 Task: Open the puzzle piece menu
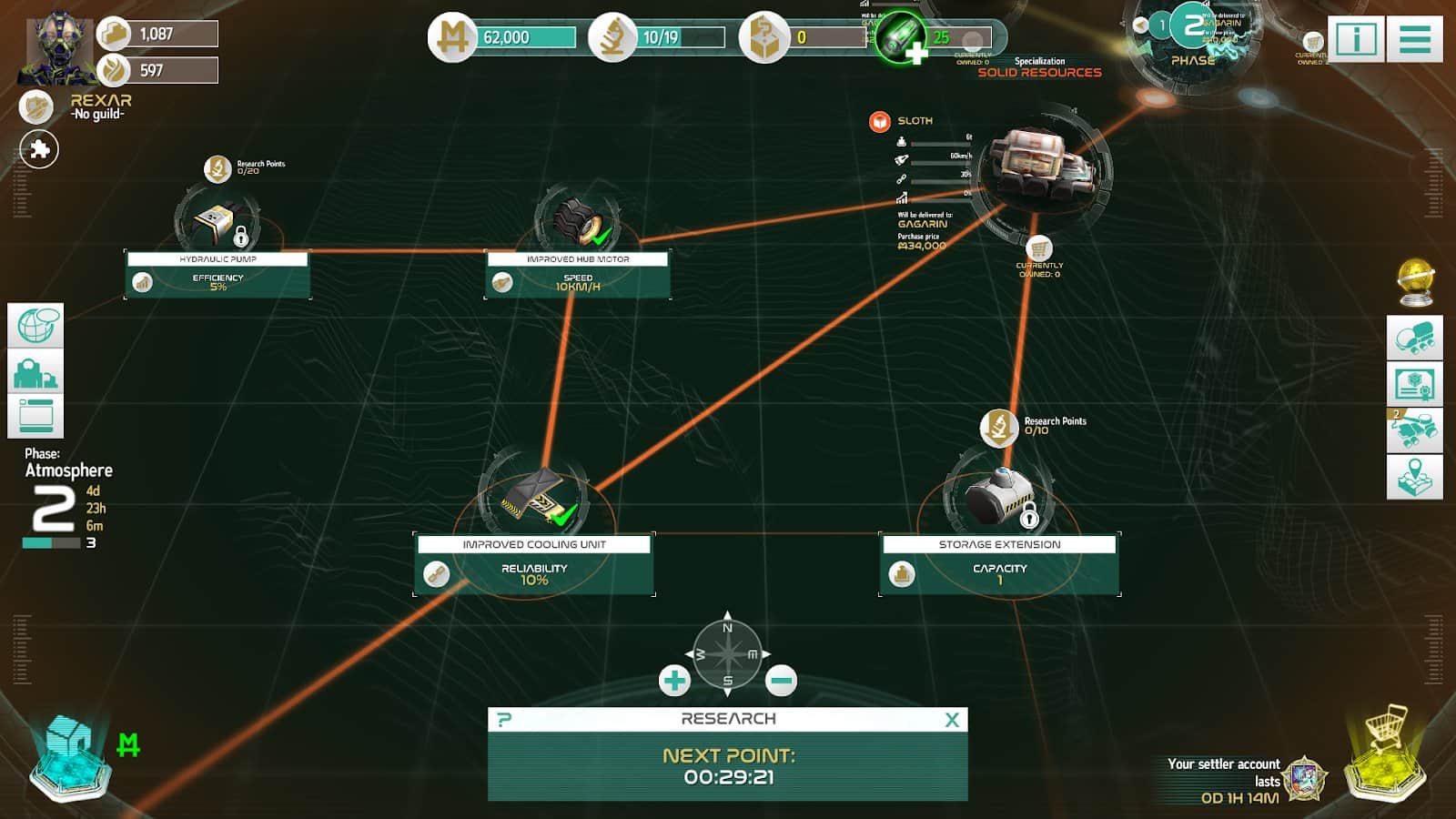(39, 149)
